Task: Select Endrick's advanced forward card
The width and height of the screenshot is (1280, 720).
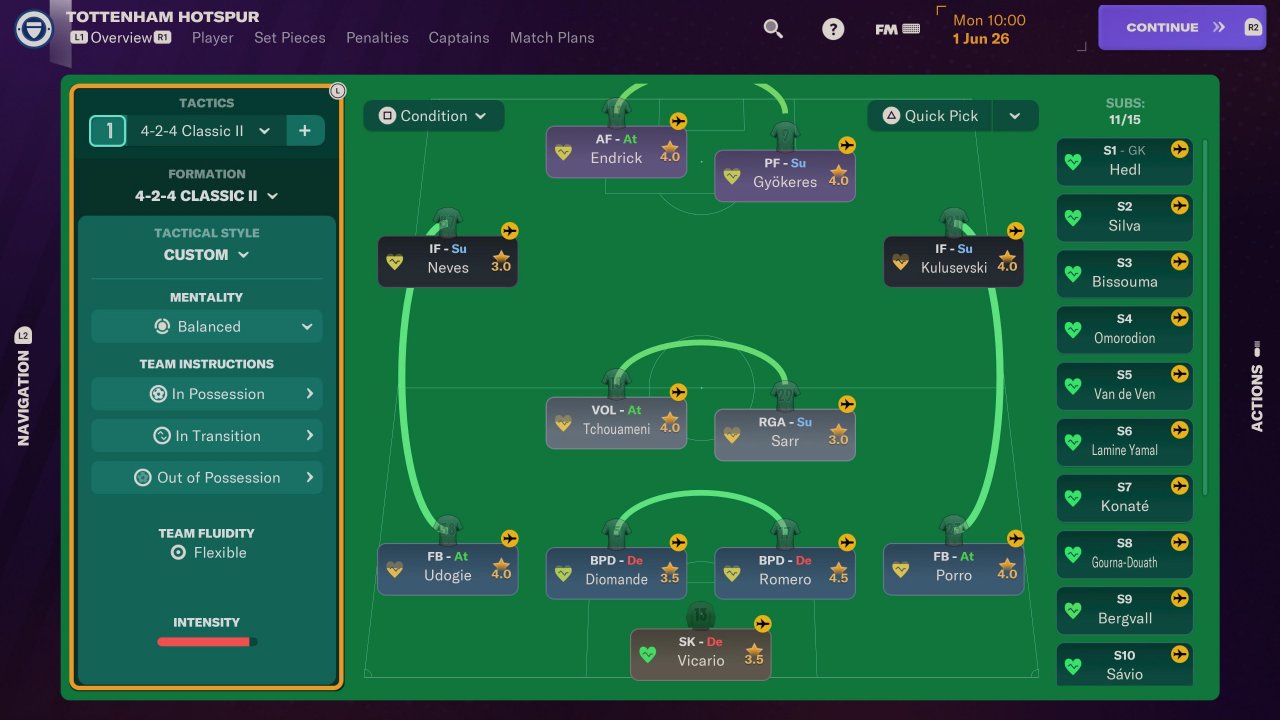Action: 616,152
